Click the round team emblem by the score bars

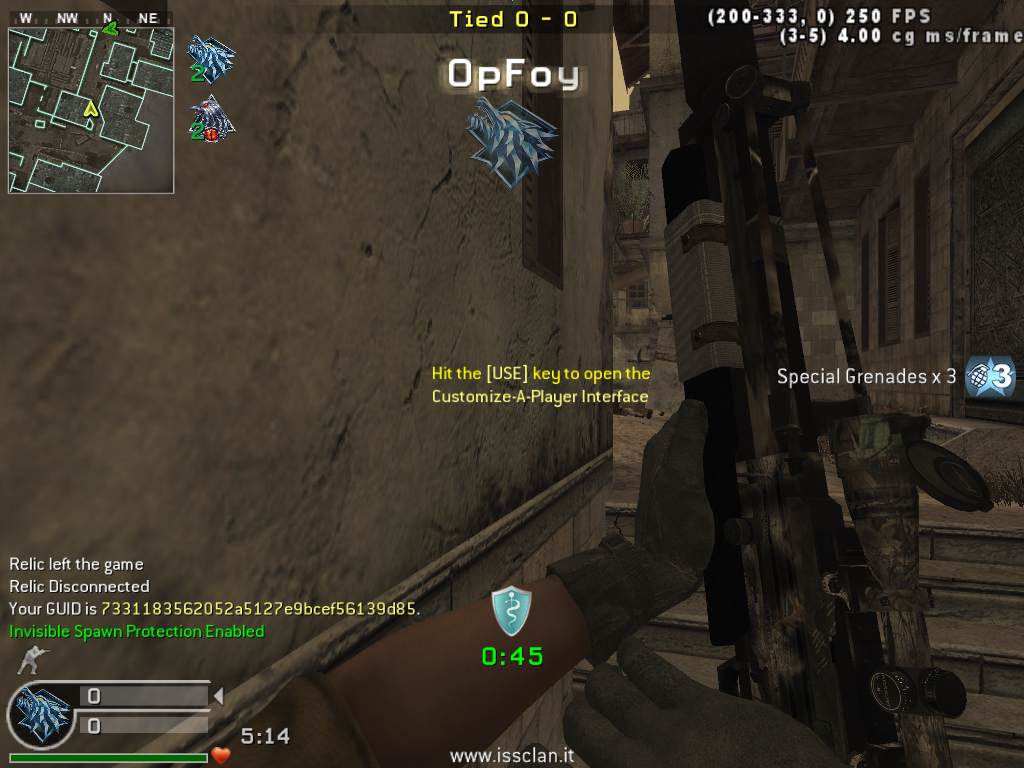click(x=42, y=714)
